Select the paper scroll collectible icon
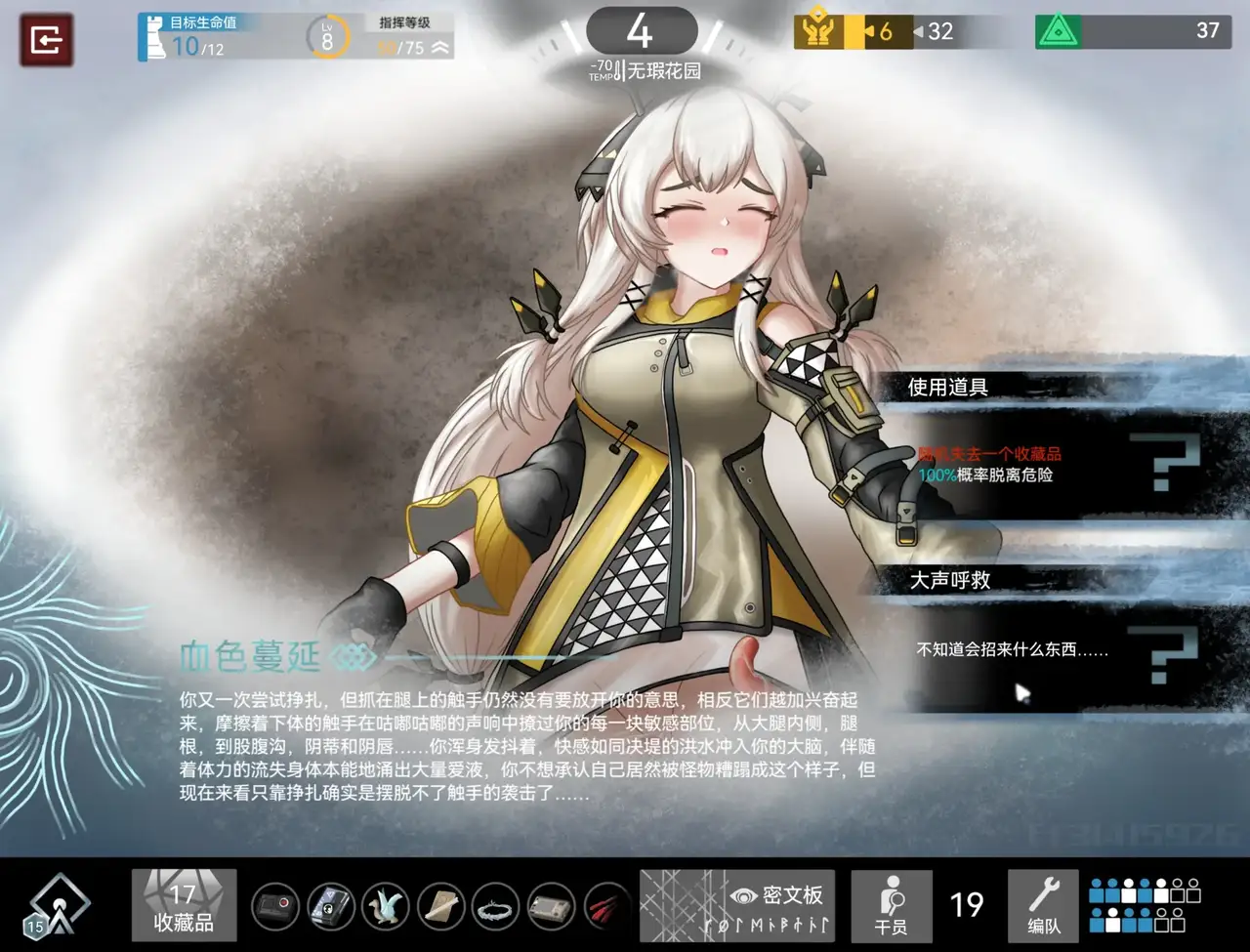Screen dimensions: 1250x952 click(441, 907)
